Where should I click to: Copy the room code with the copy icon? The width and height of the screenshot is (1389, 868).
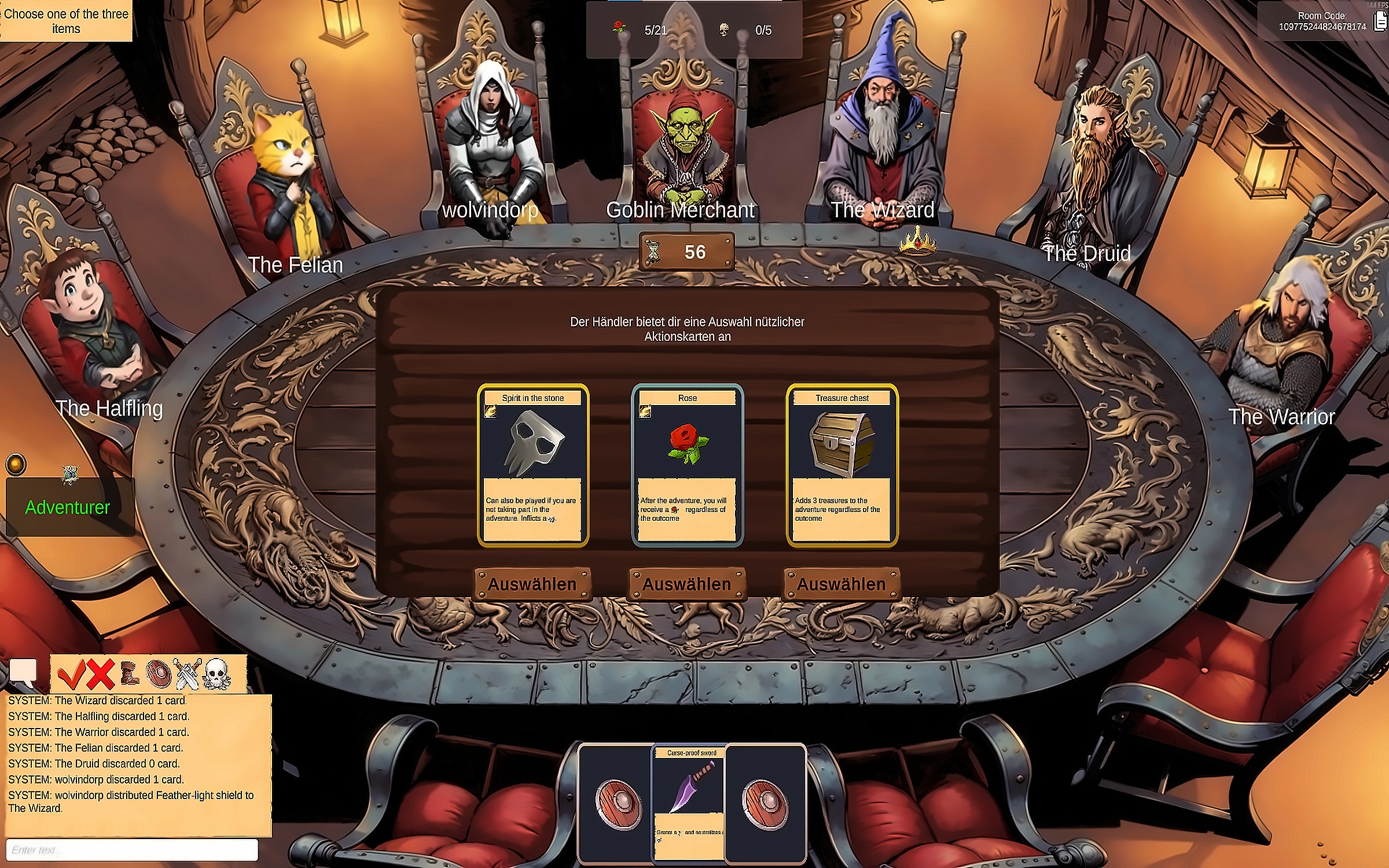pyautogui.click(x=1381, y=22)
